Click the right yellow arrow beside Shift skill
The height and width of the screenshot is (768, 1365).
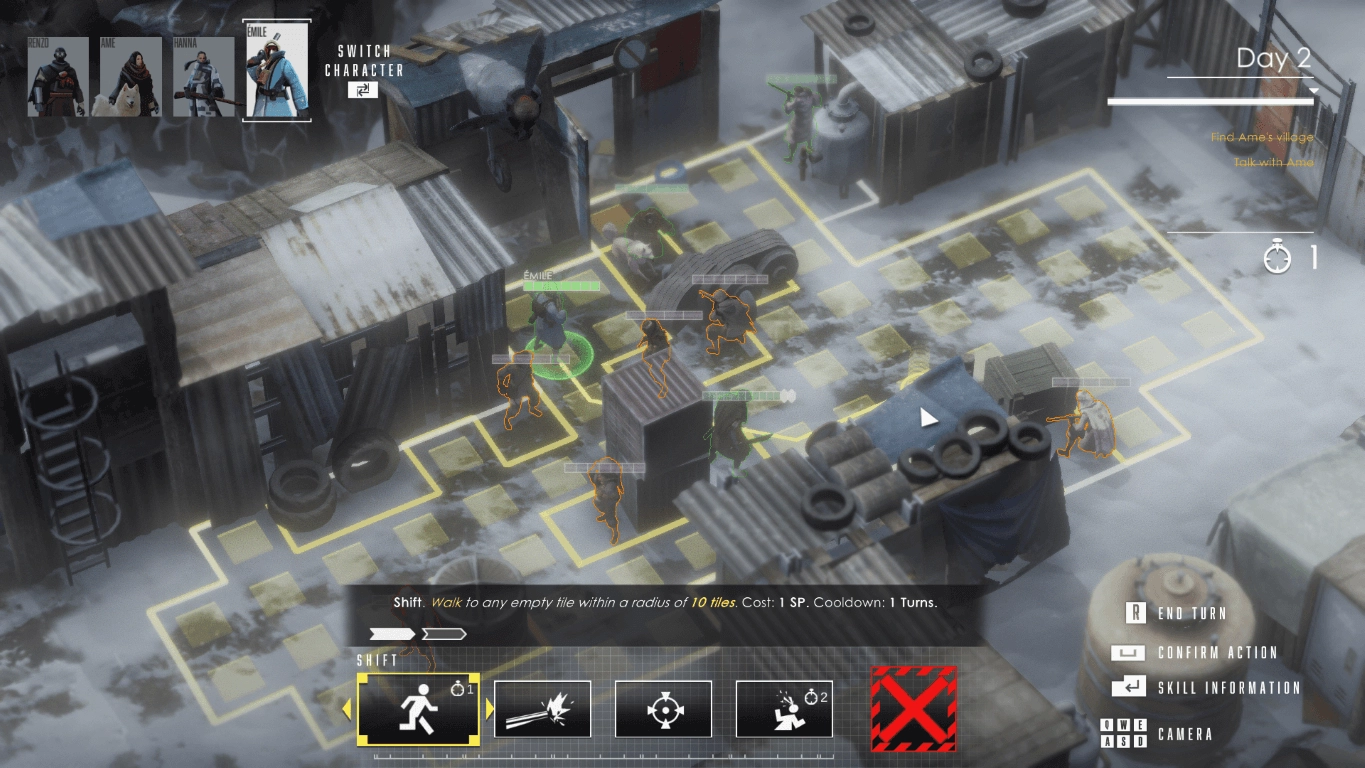click(490, 710)
